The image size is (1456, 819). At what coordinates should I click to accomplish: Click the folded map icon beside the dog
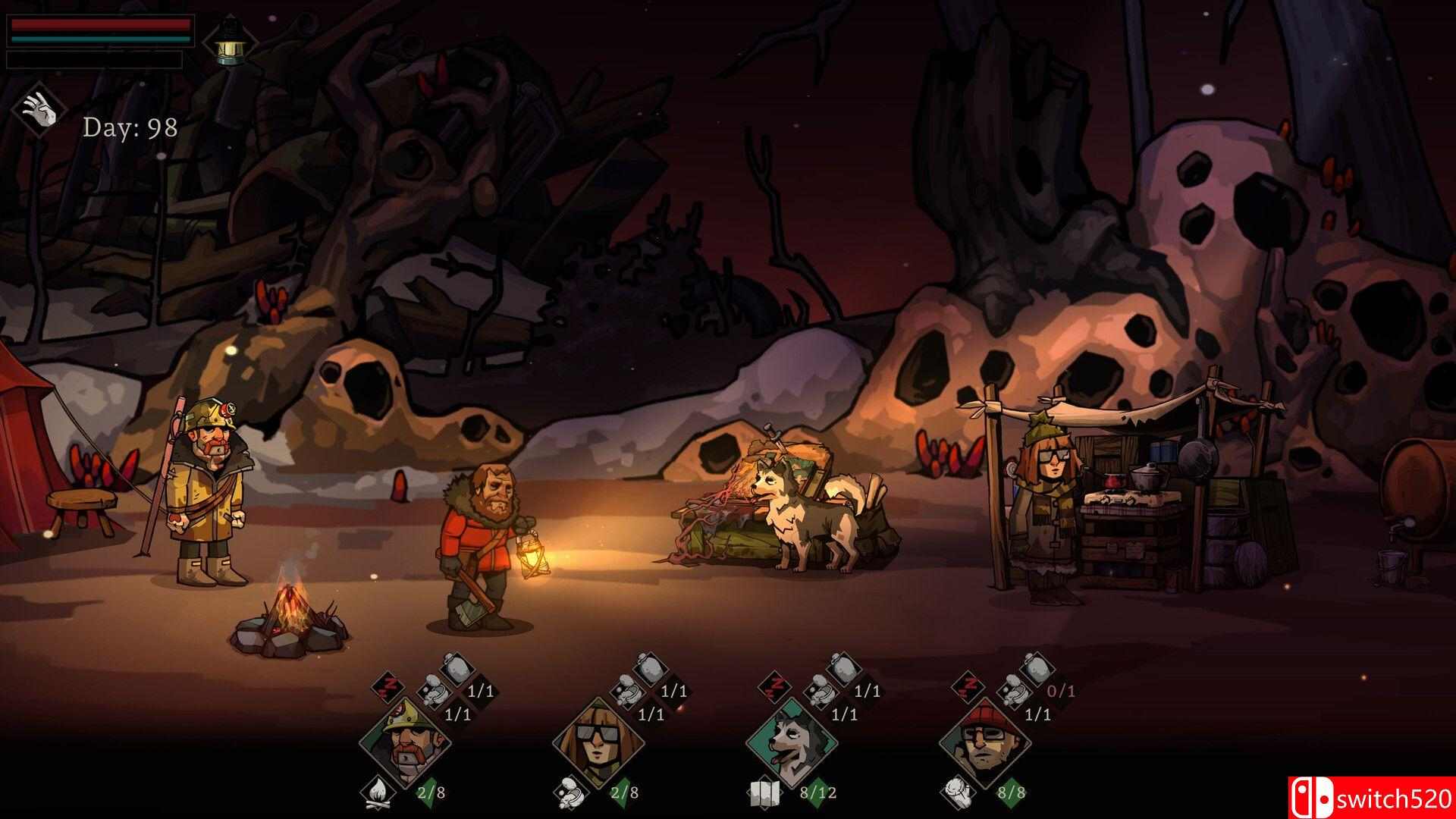click(764, 792)
